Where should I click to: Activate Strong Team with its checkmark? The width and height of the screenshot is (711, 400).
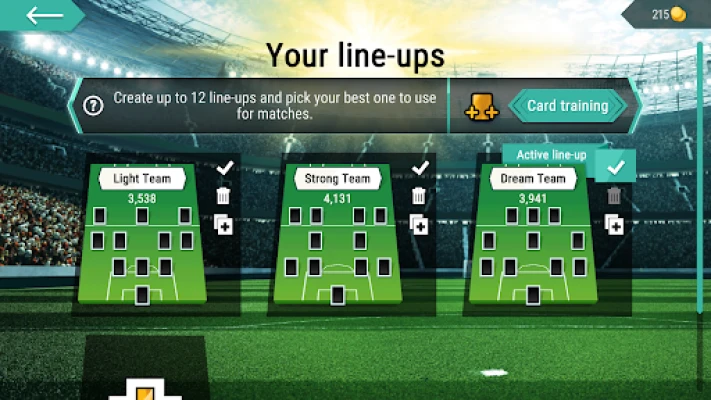click(x=420, y=168)
